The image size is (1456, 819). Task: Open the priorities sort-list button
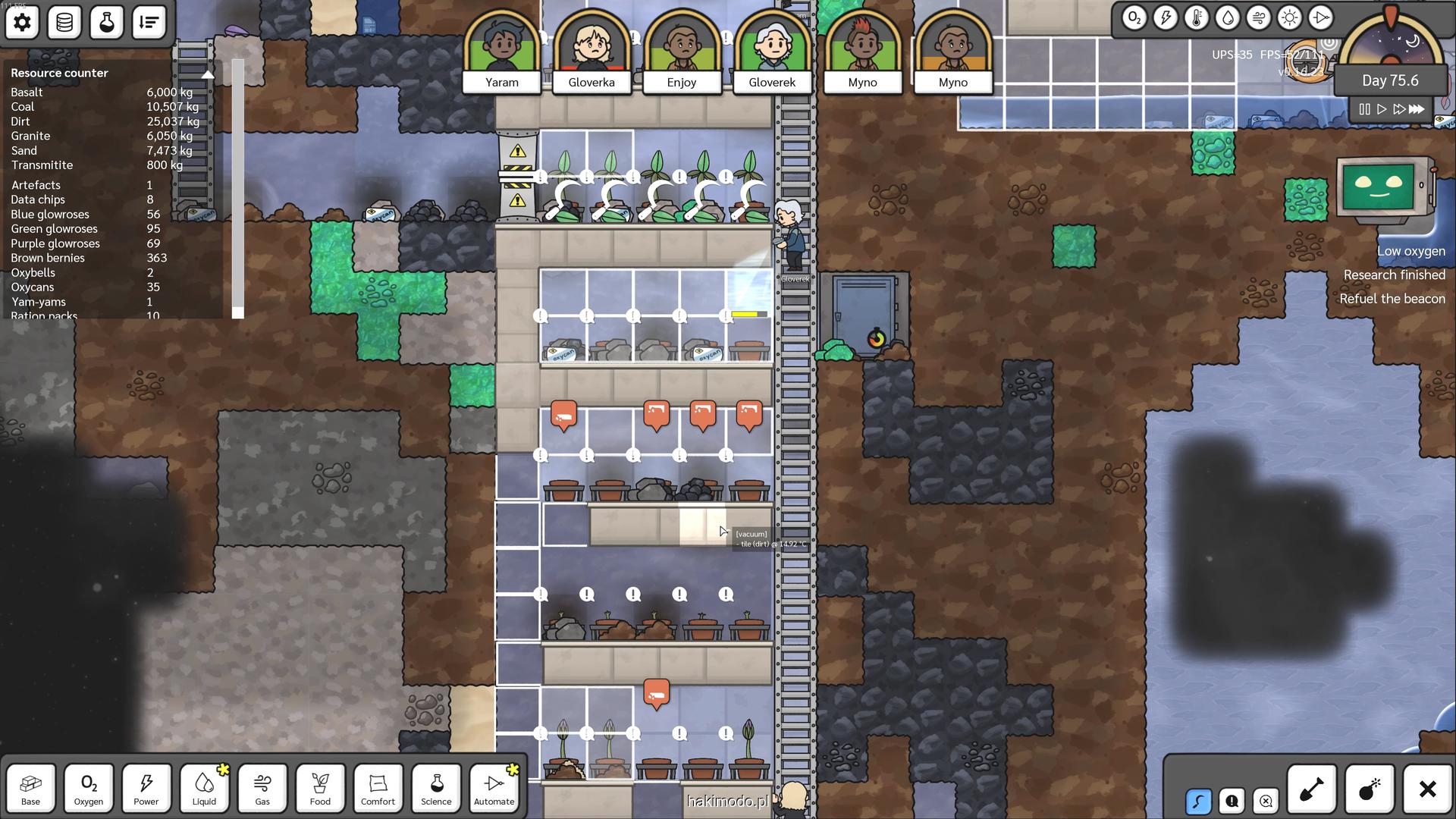point(149,22)
